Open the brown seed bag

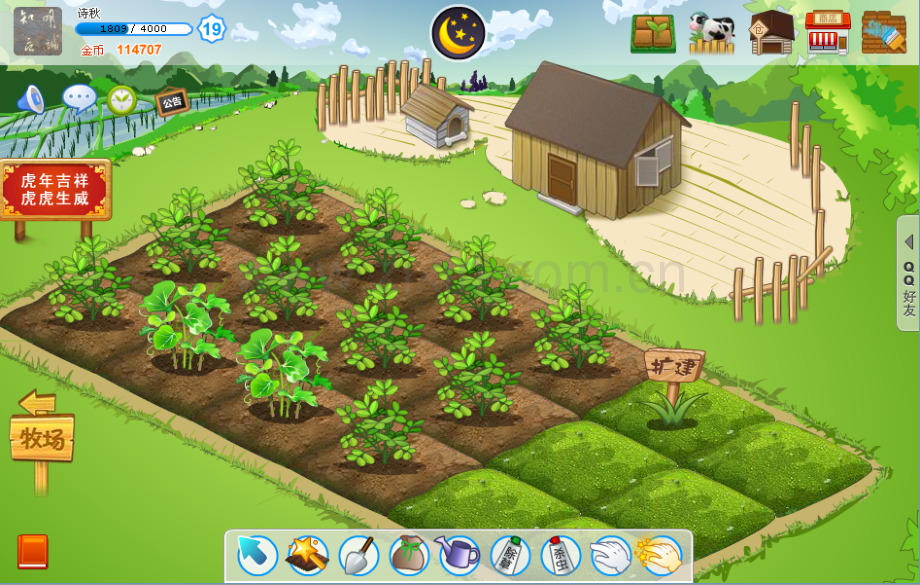coord(408,555)
